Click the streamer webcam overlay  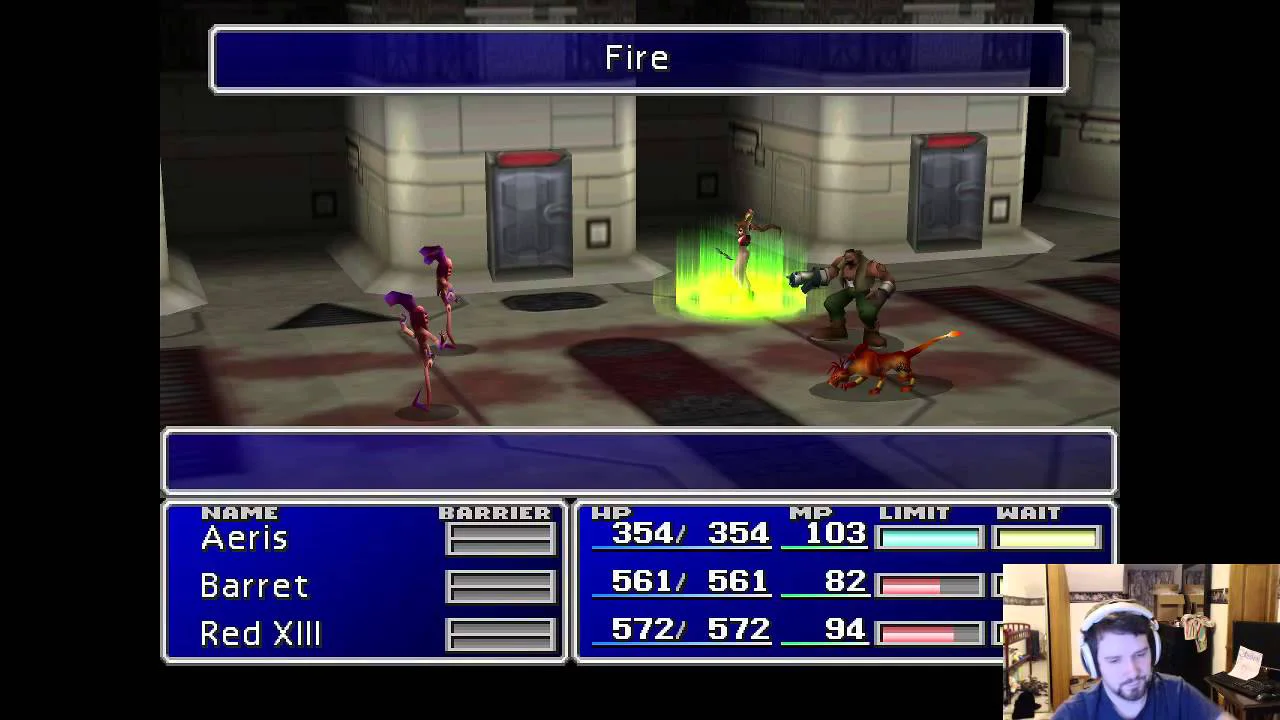(1140, 641)
